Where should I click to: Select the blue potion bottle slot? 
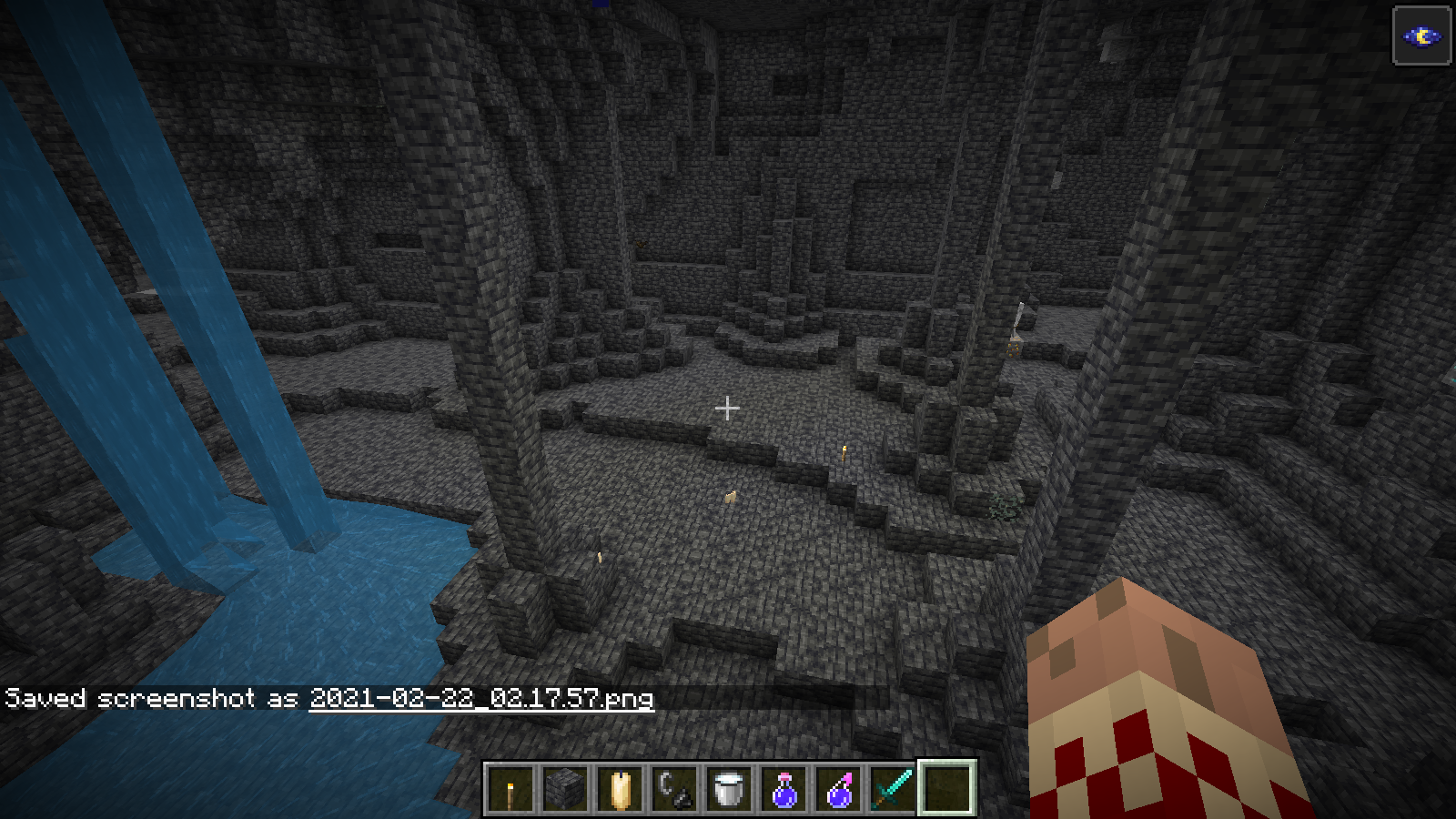coord(784,788)
